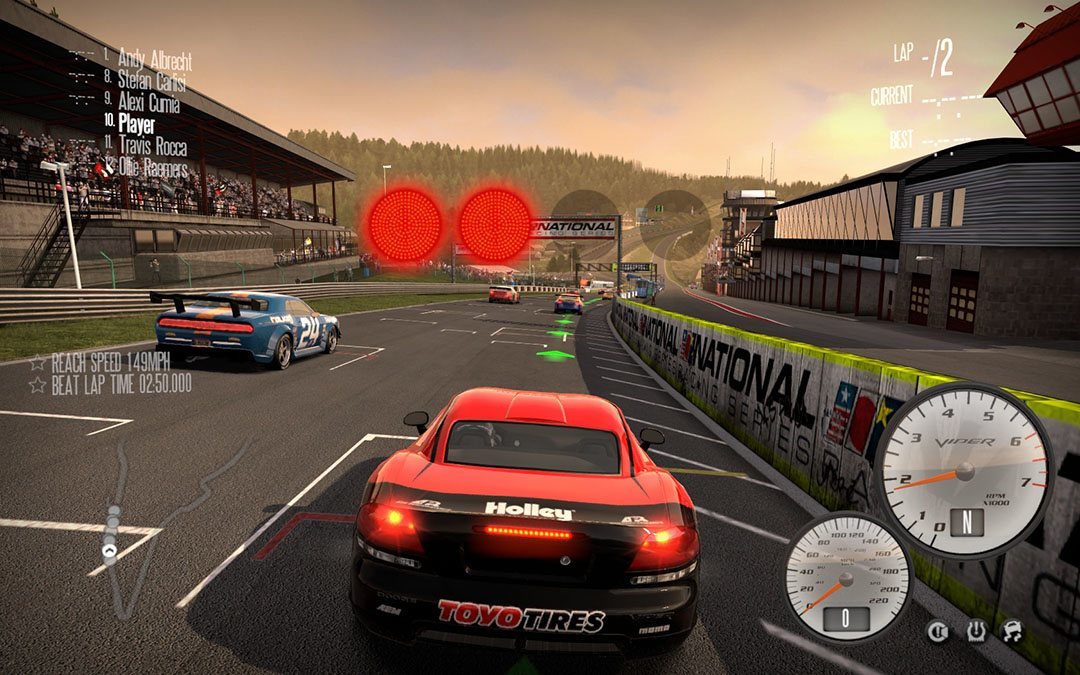
Task: Click the Reach Speed 149MPH objective
Action: pyautogui.click(x=109, y=361)
